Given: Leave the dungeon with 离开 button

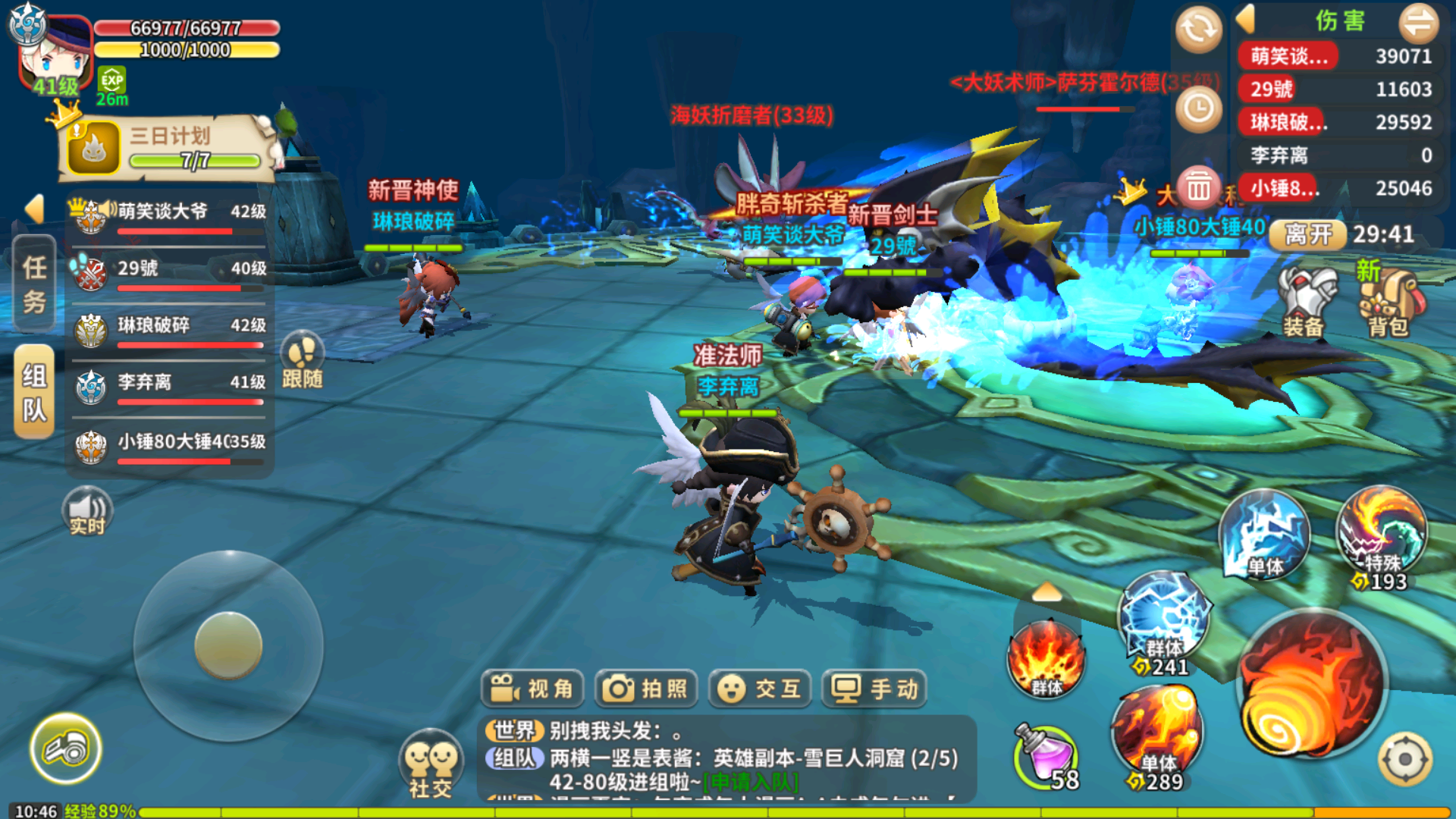Looking at the screenshot, I should click(x=1308, y=234).
